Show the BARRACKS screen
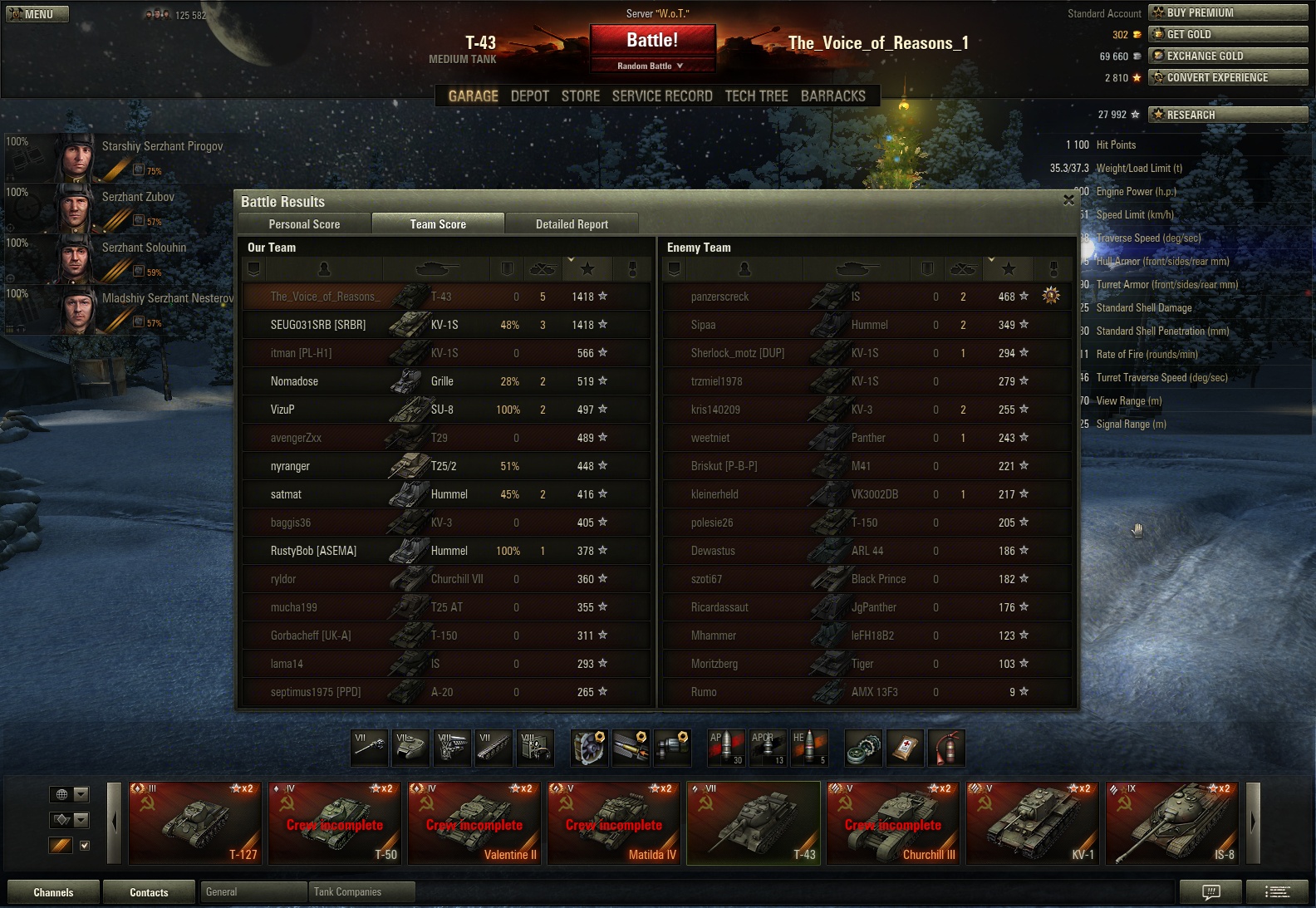The height and width of the screenshot is (908, 1316). (832, 96)
